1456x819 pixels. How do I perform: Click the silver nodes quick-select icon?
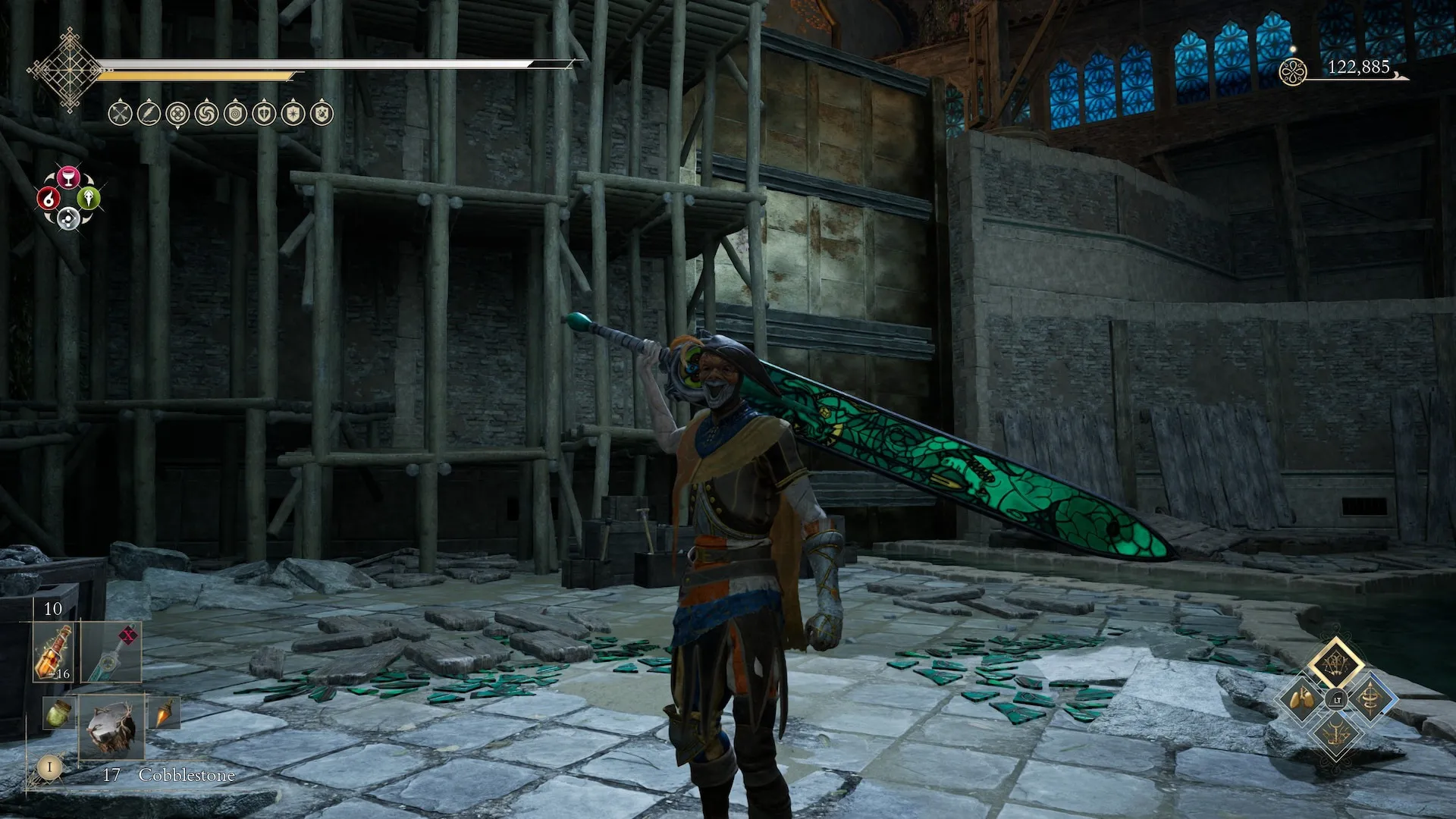click(69, 219)
